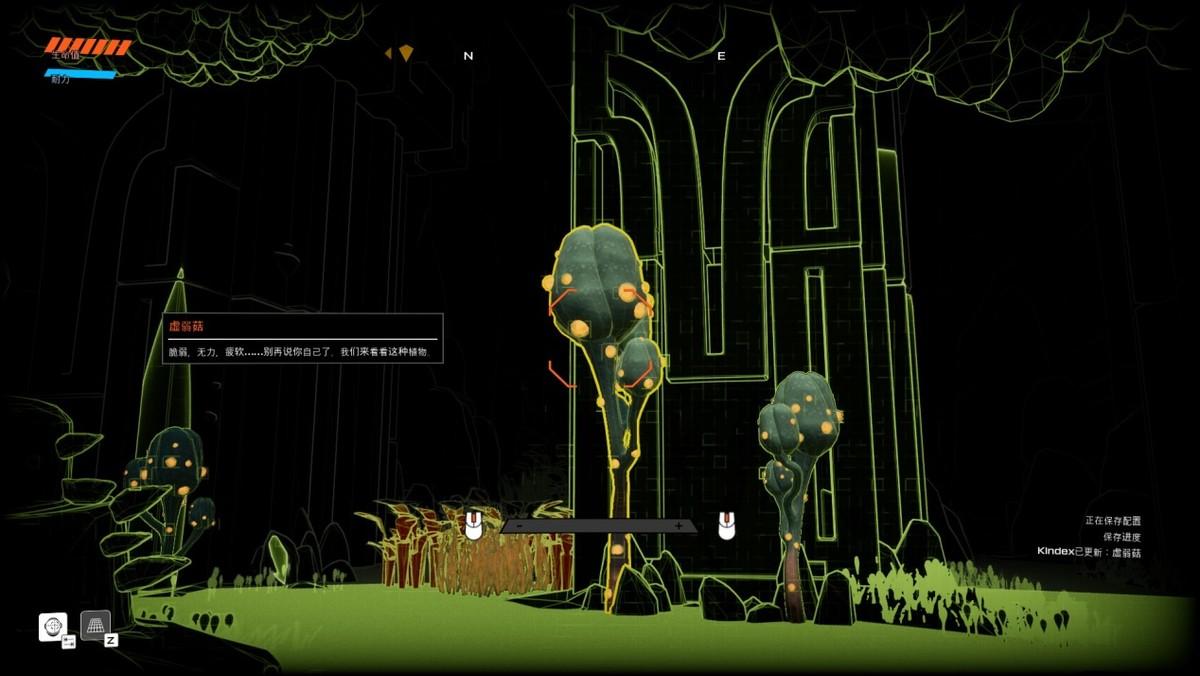Screen dimensions: 1200x676
Task: Open the 虚弱菇 scan description panel
Action: coord(302,338)
